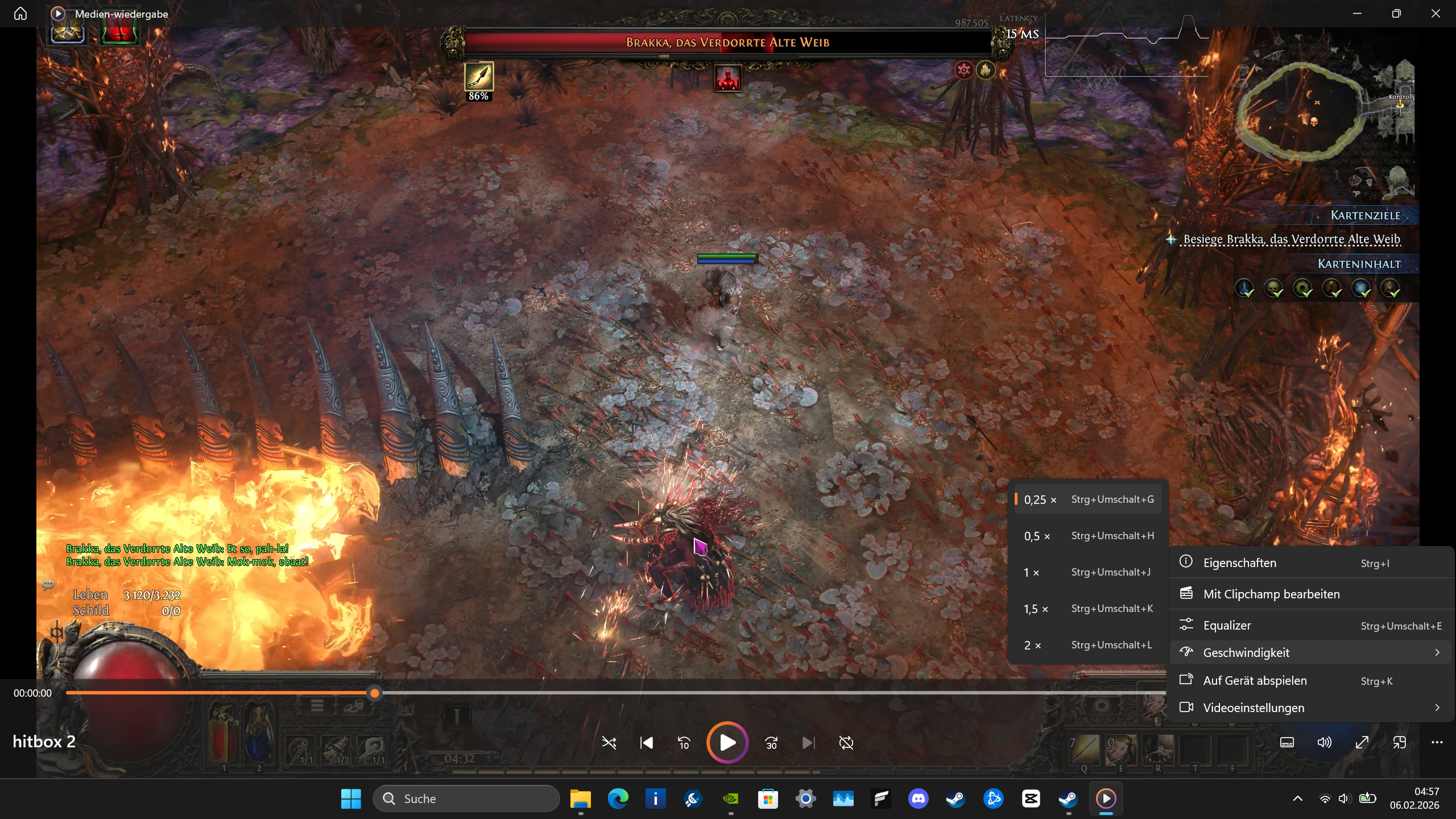Open chat via the speech bubble icon
The image size is (1456, 819).
48,584
